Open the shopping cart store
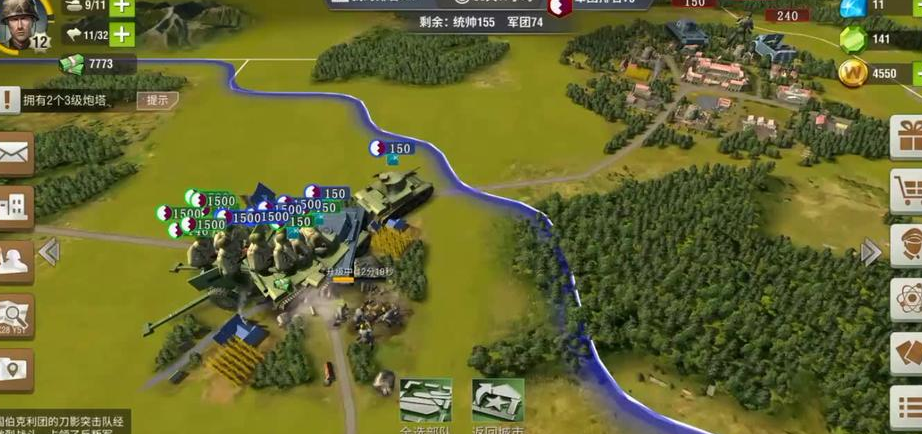Viewport: 922px width, 434px height. 908,191
